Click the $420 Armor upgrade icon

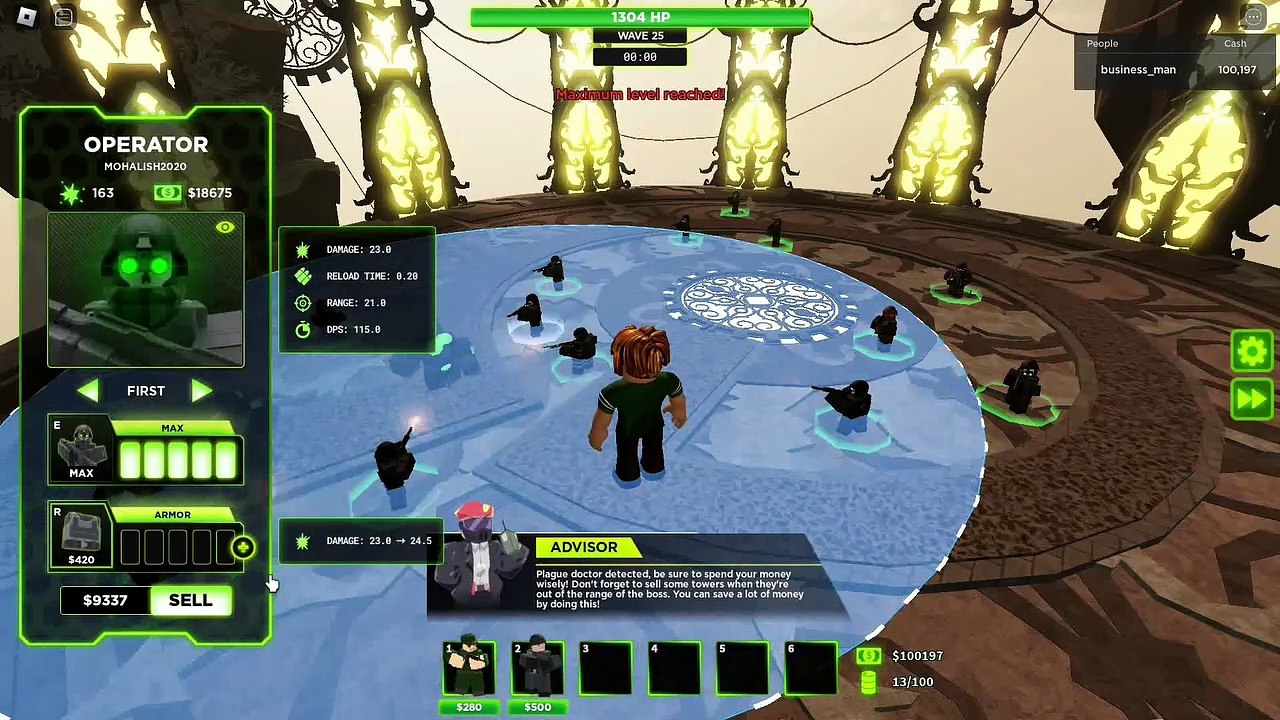(81, 538)
